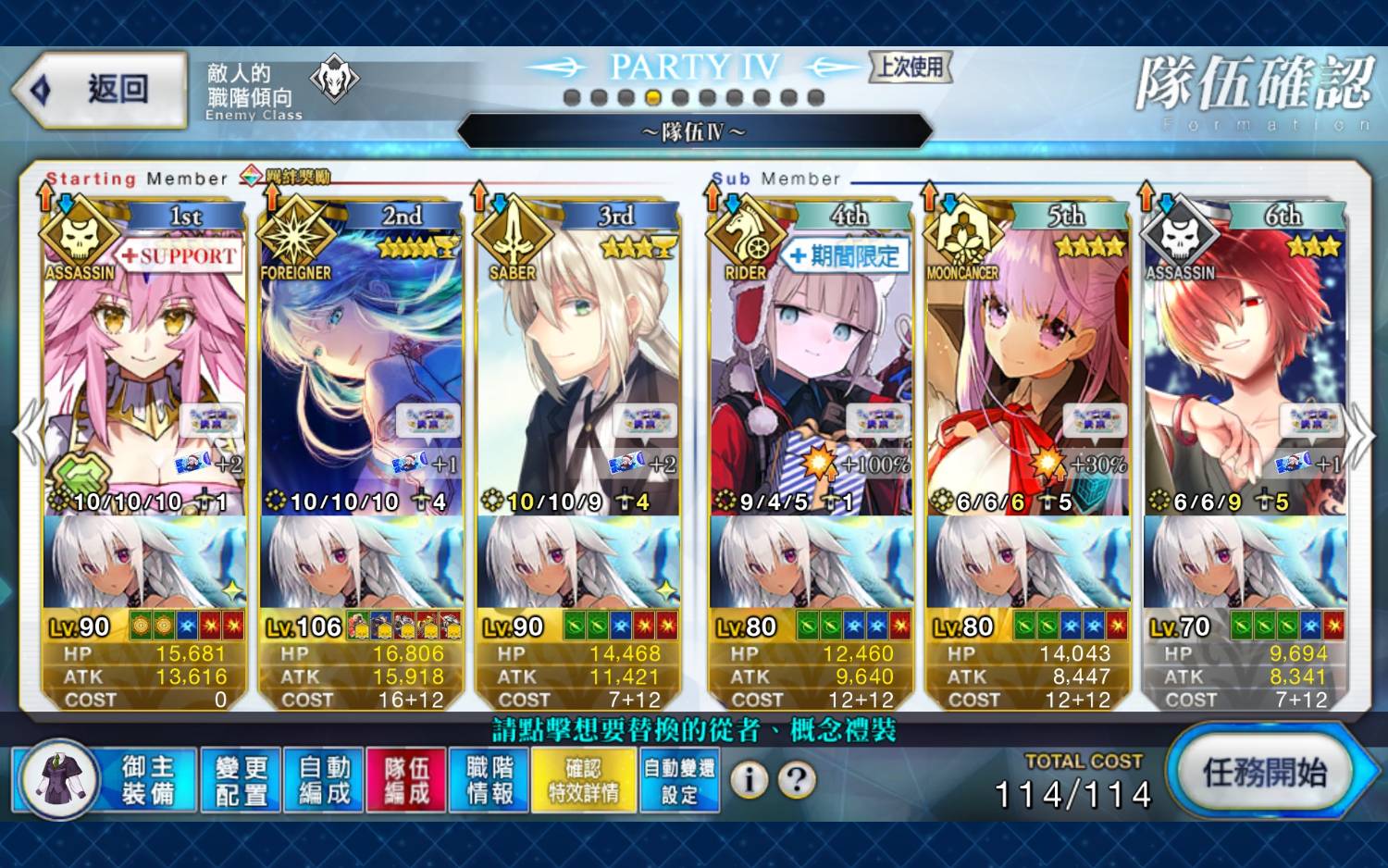Start the quest with 任務開始

[x=1264, y=772]
